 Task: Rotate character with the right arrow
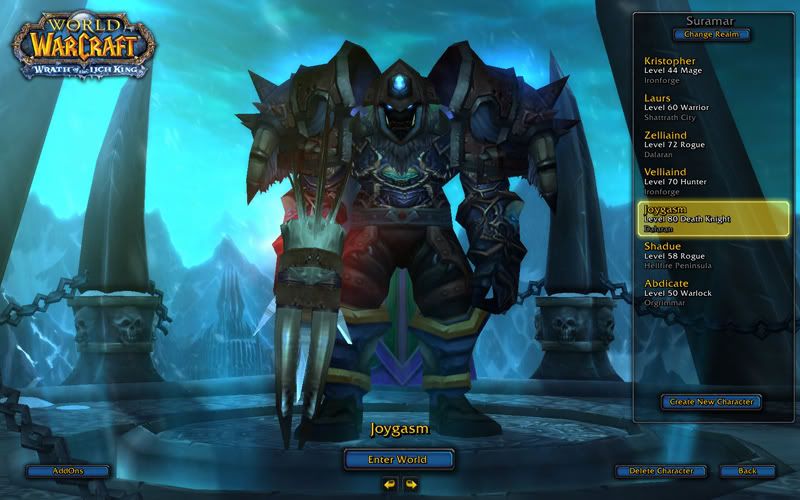tap(410, 484)
